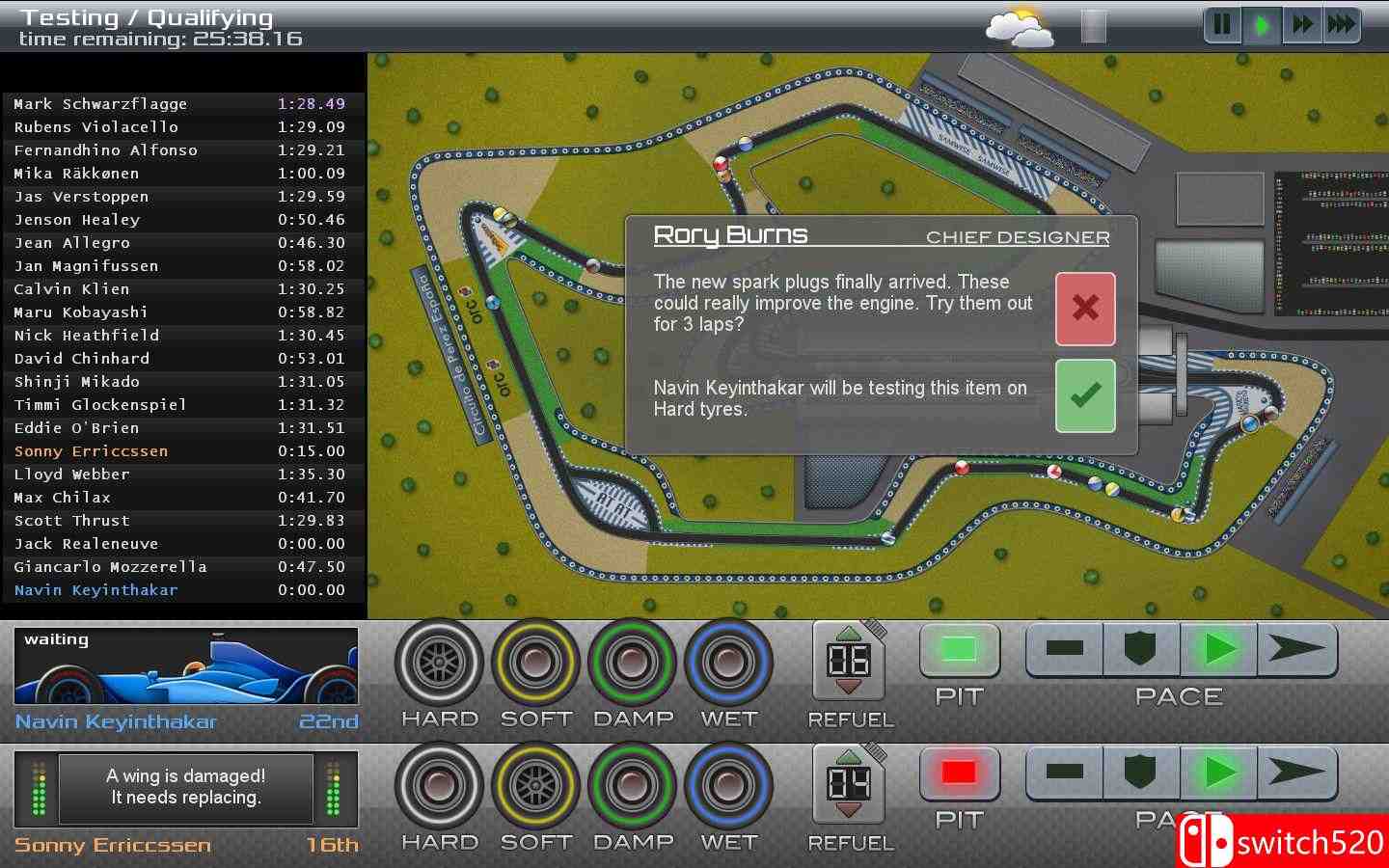This screenshot has height=868, width=1389.
Task: Toggle the red PIT light for Sonny Erriccssen
Action: pos(959,773)
